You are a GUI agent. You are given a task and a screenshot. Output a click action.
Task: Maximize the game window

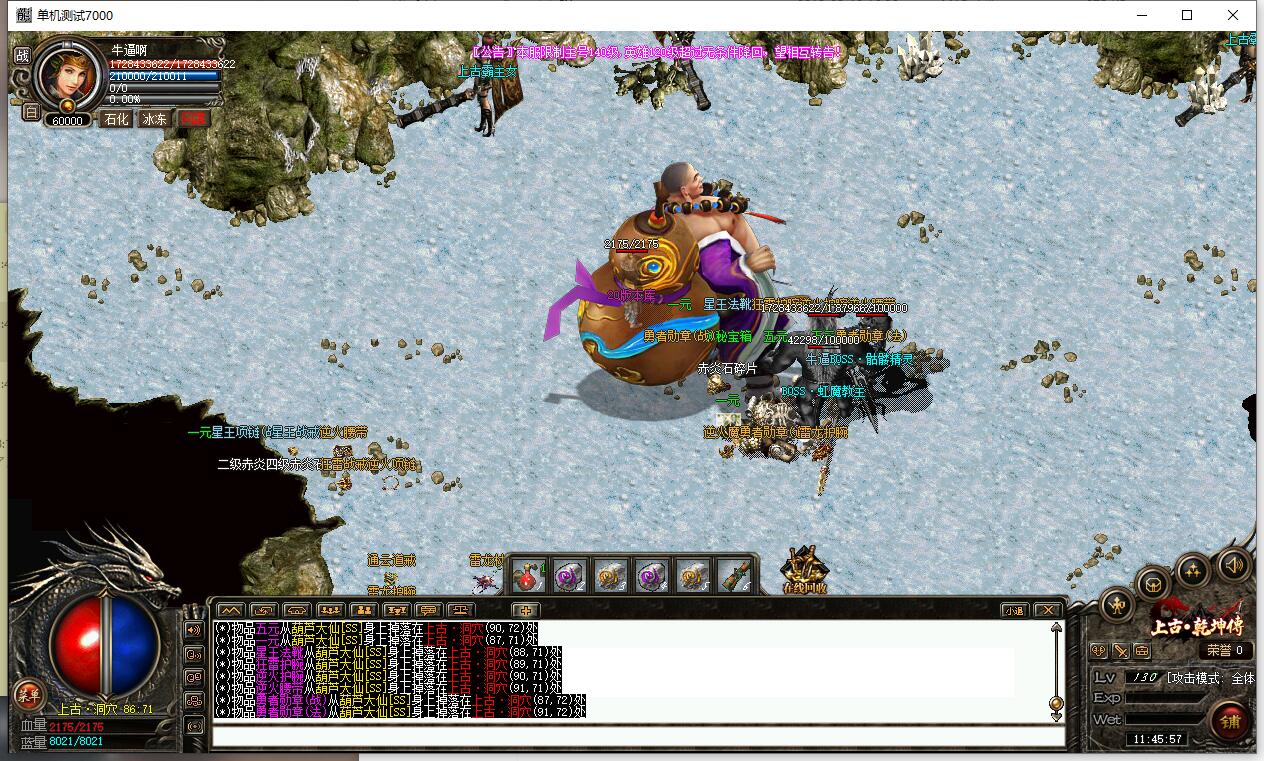[1187, 15]
